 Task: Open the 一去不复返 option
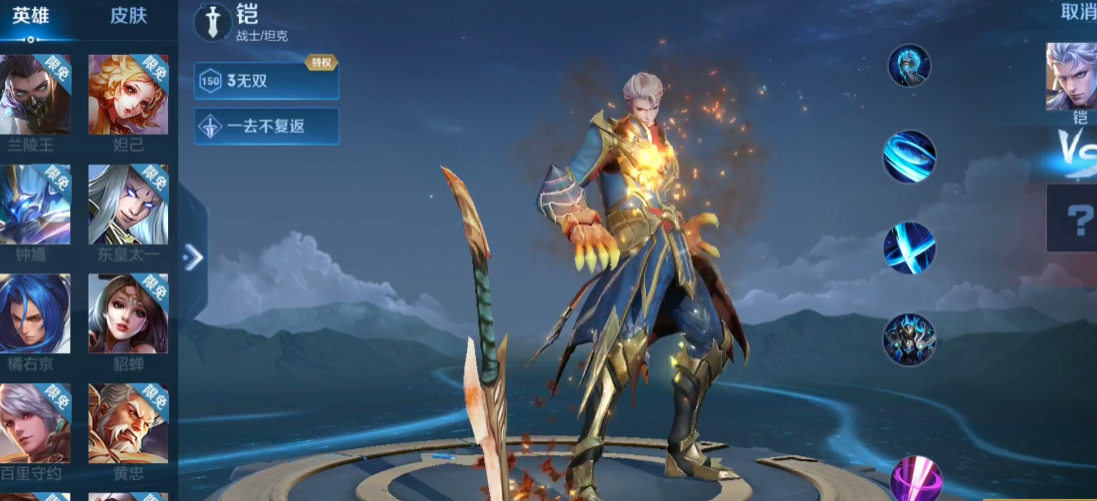266,127
